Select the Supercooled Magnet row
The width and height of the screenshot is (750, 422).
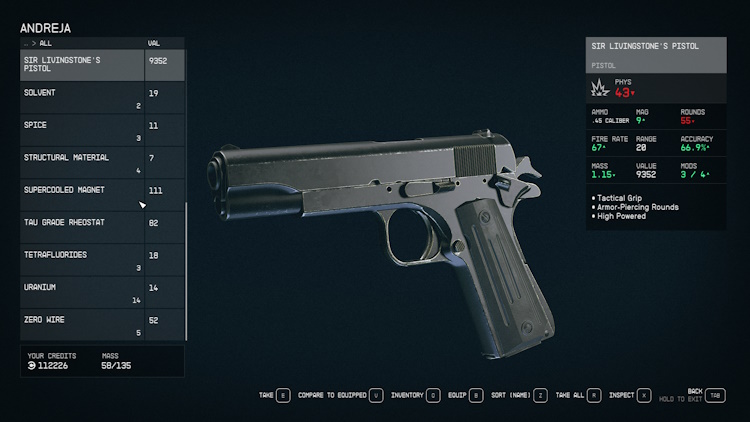[x=84, y=195]
